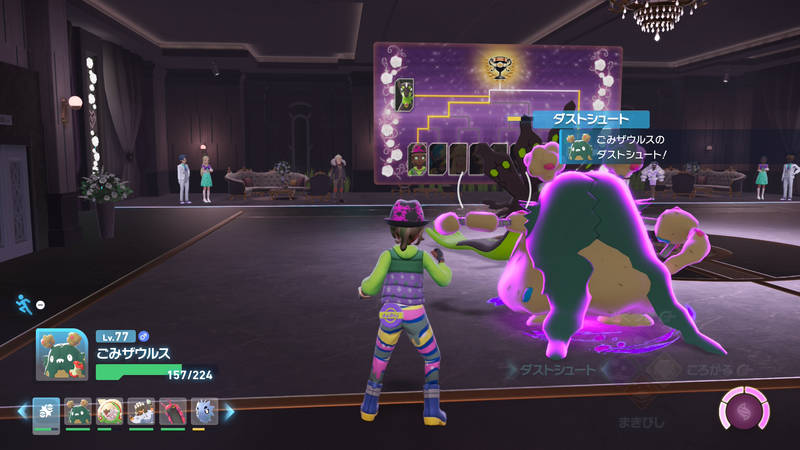Choose the round pink Pokémon party slot
The height and width of the screenshot is (450, 800).
(x=109, y=410)
